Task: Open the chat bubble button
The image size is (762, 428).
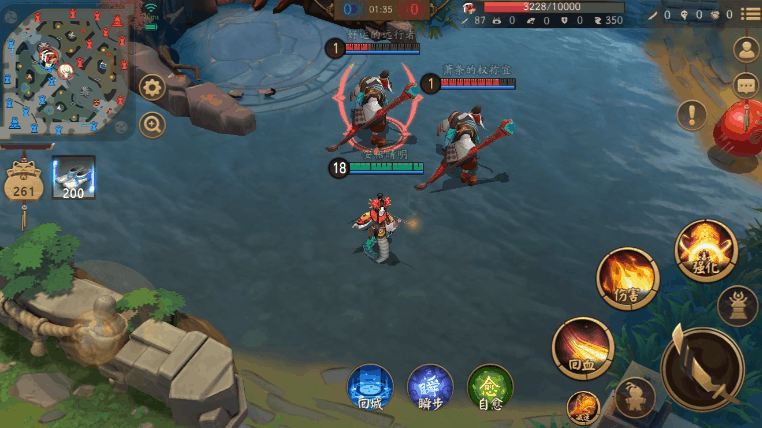Action: click(746, 85)
